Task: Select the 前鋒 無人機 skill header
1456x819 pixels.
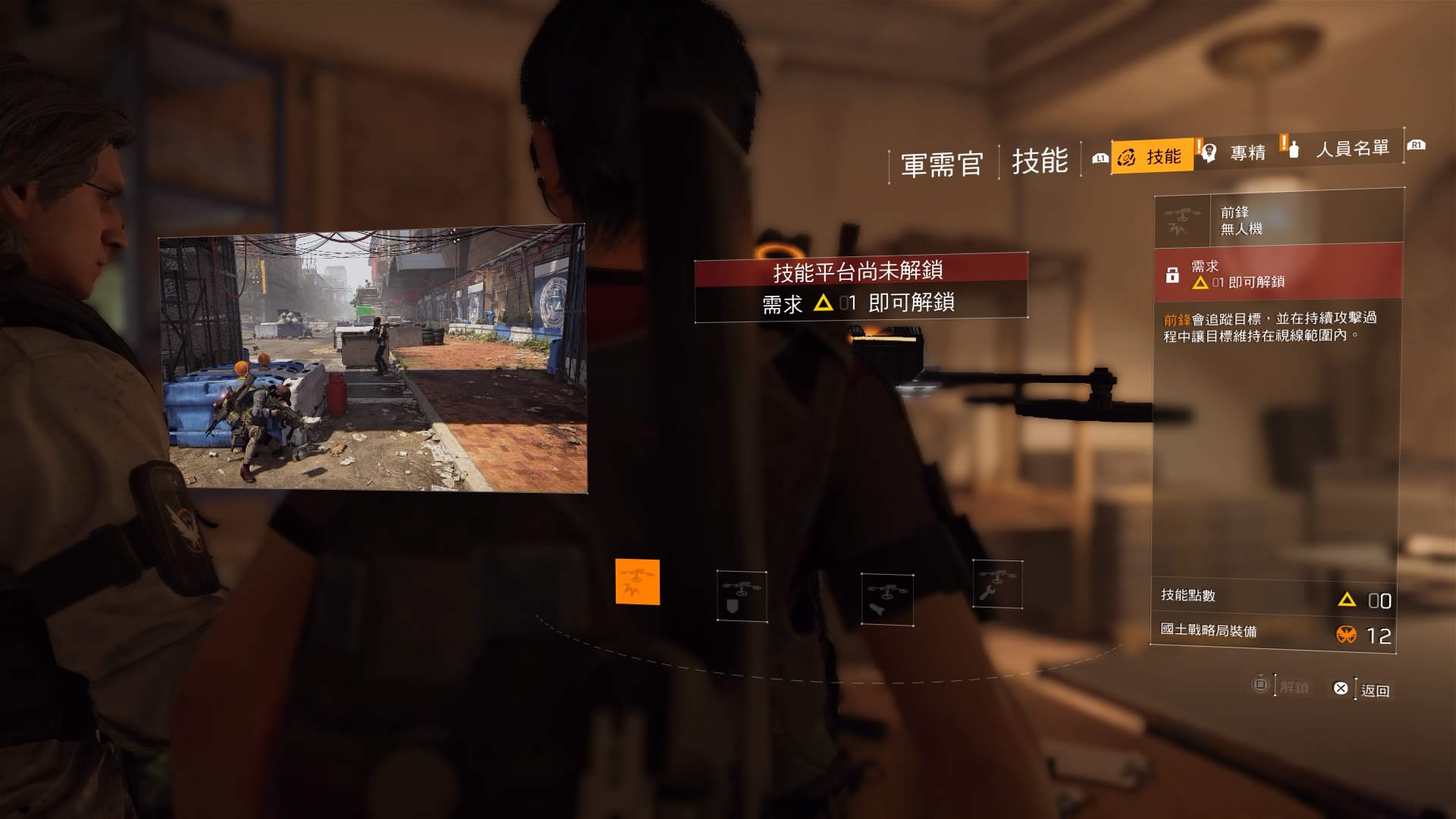Action: click(1278, 220)
